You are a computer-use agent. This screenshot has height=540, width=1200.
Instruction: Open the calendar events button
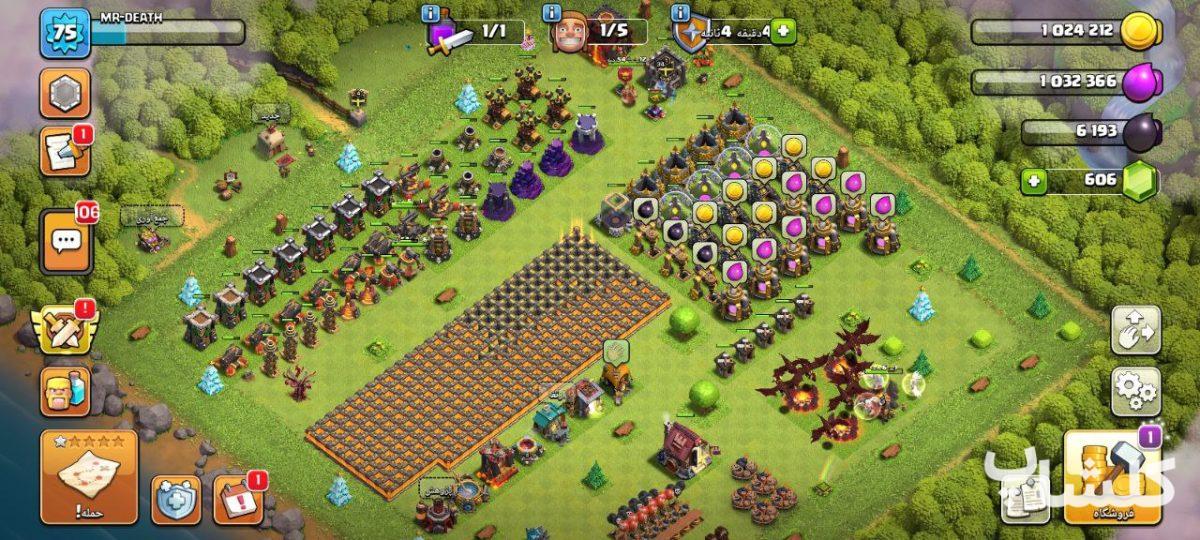238,499
